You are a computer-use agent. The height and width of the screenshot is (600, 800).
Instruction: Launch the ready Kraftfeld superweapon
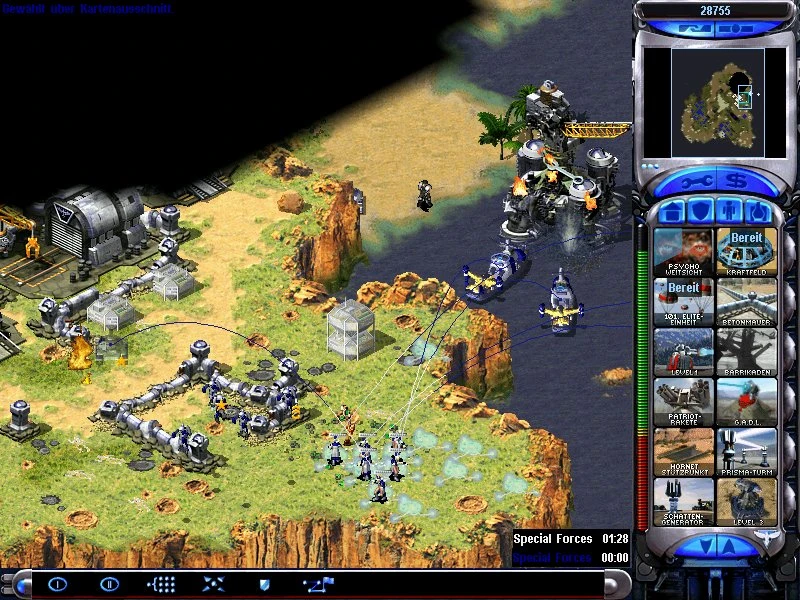point(746,252)
